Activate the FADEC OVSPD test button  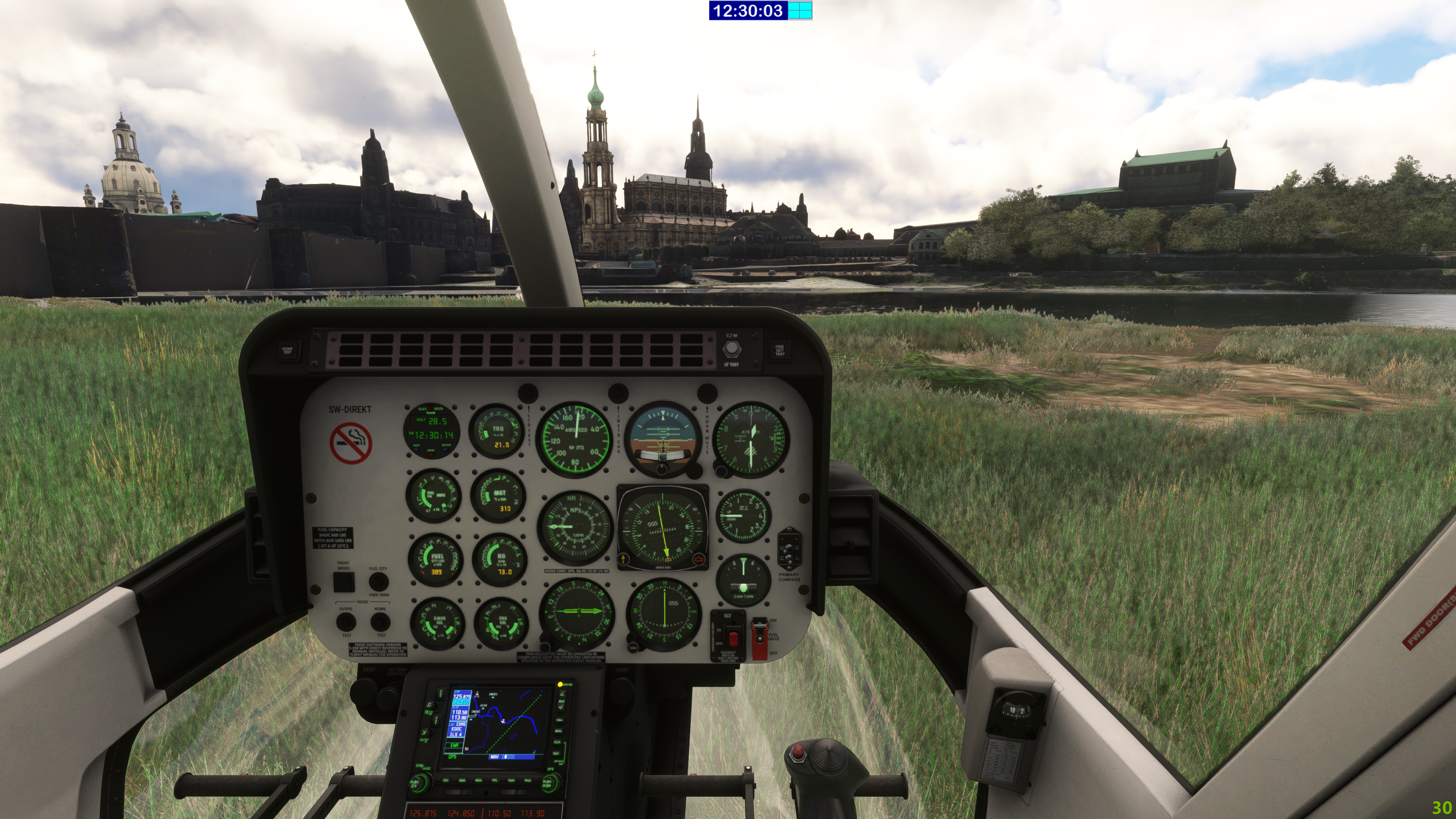346,622
